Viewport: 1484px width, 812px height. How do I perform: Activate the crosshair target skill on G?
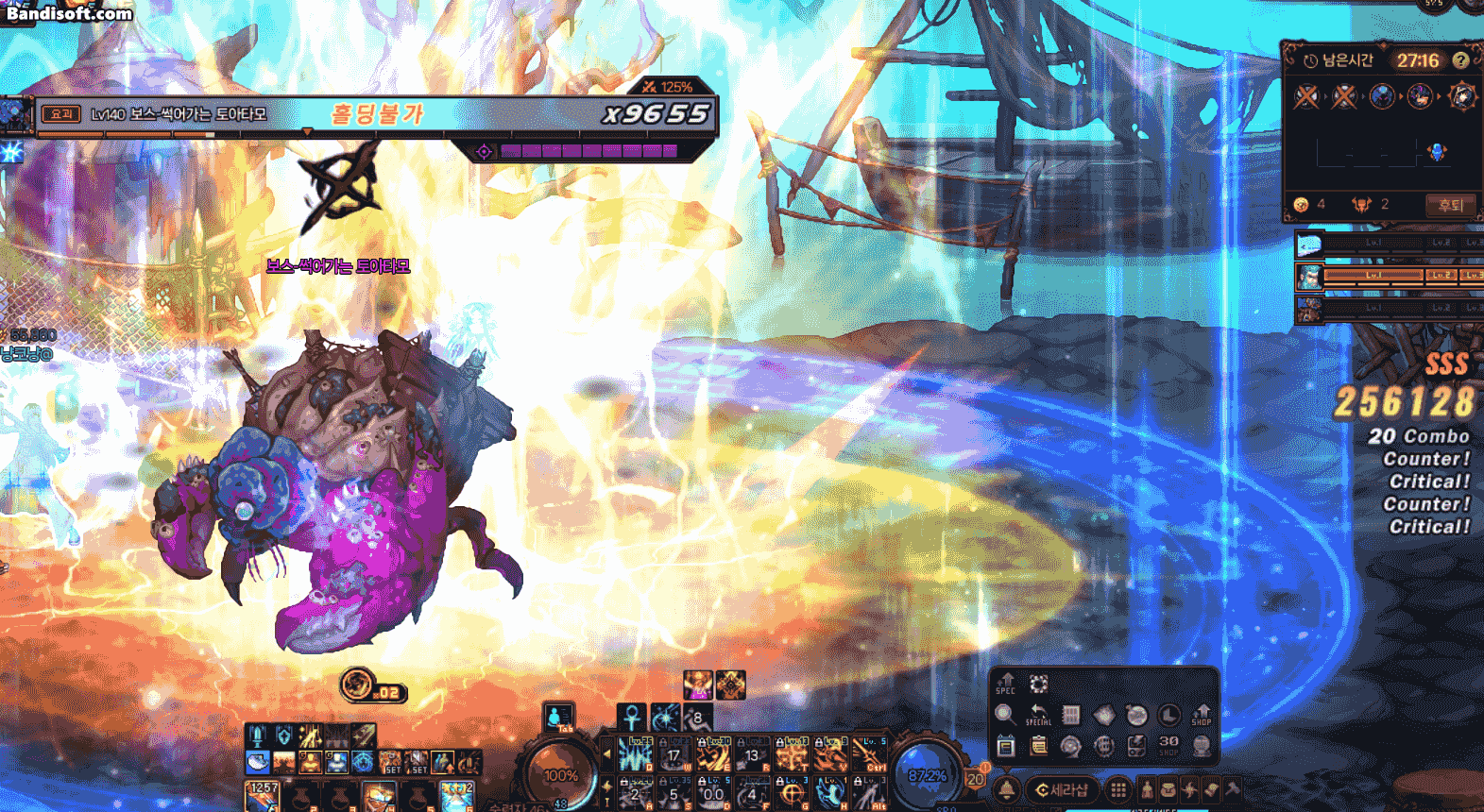(792, 794)
